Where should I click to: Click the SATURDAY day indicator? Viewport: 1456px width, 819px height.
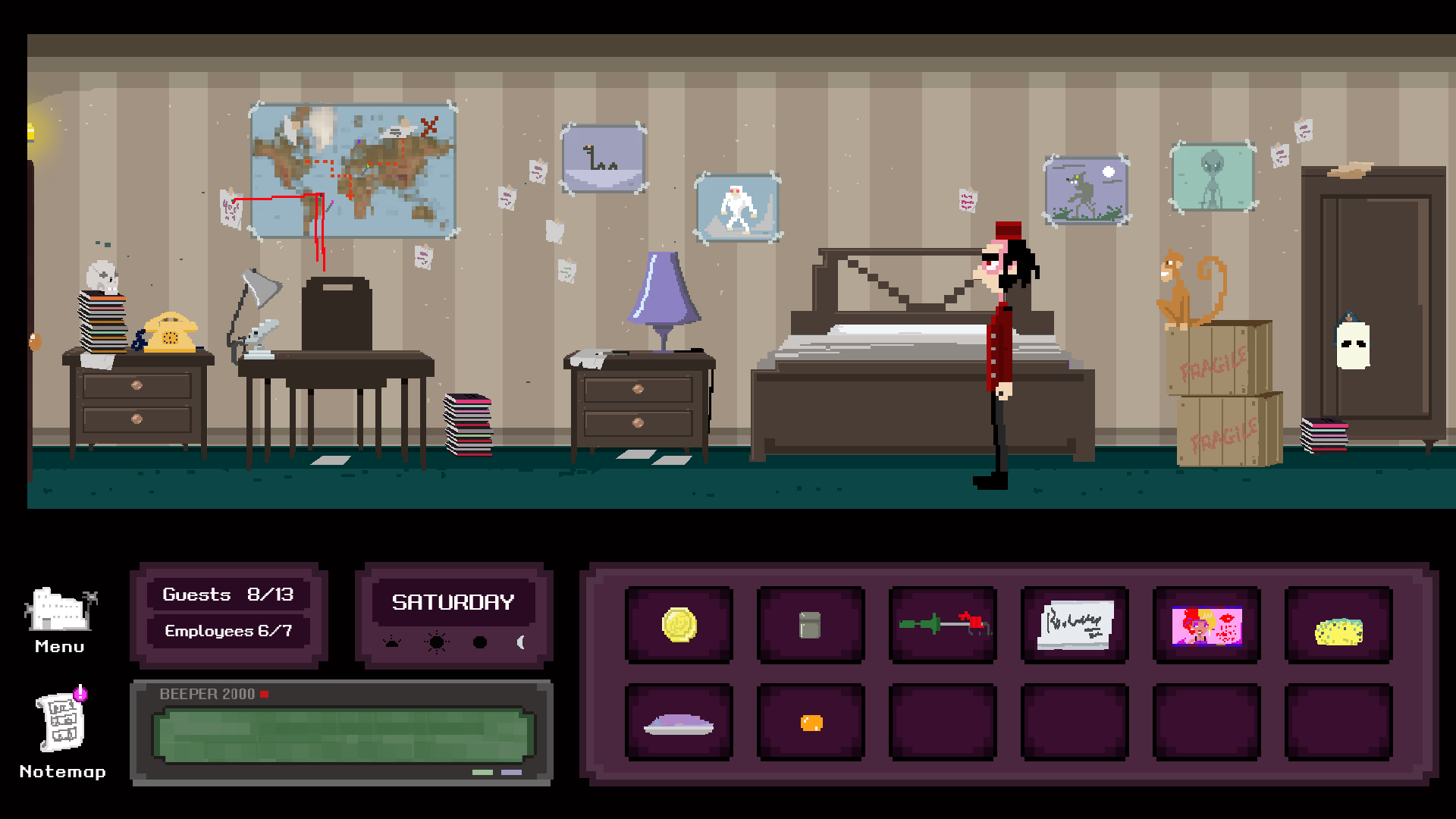pos(453,602)
